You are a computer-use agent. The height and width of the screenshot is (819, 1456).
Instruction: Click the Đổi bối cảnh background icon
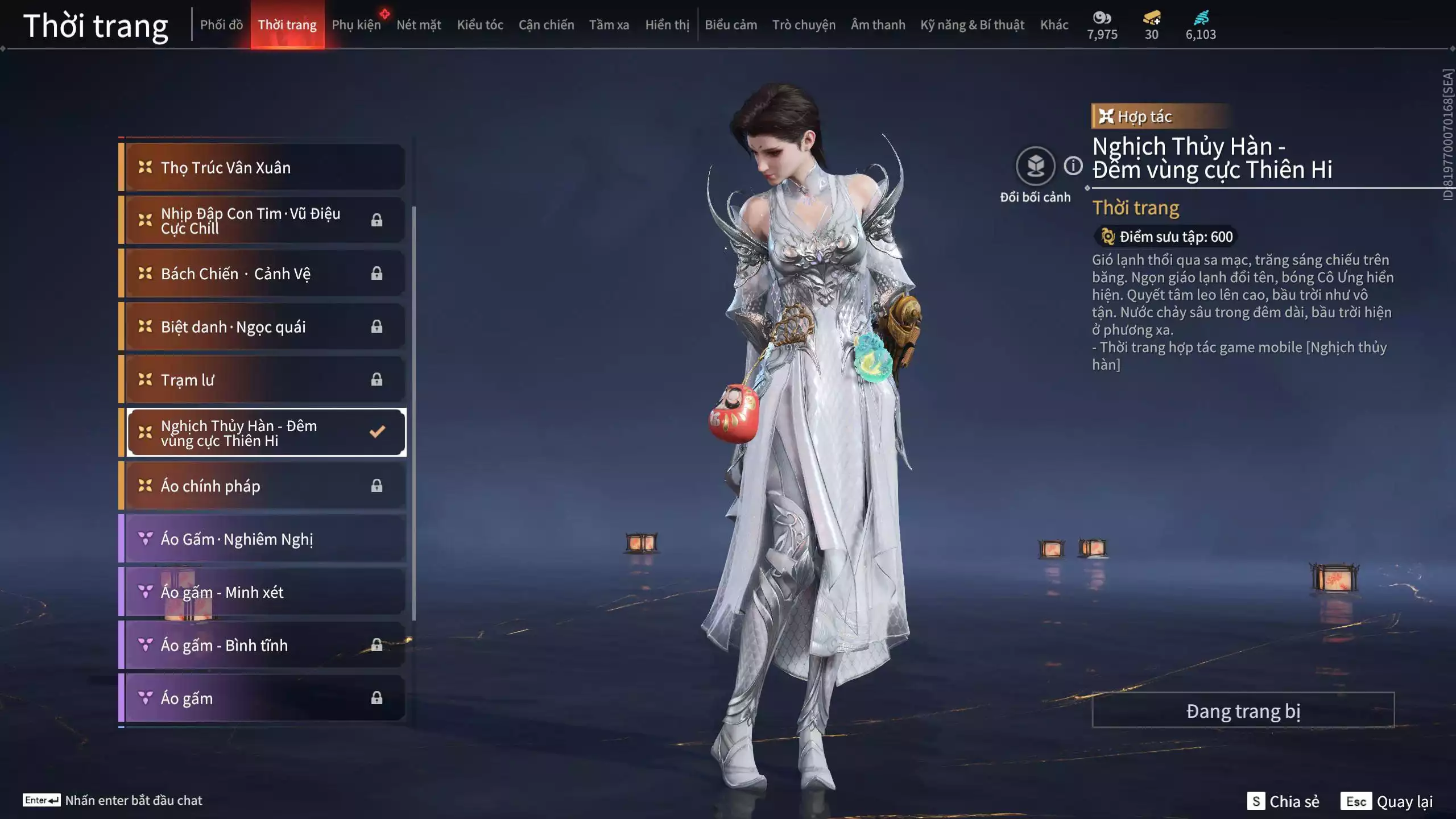pos(1035,167)
